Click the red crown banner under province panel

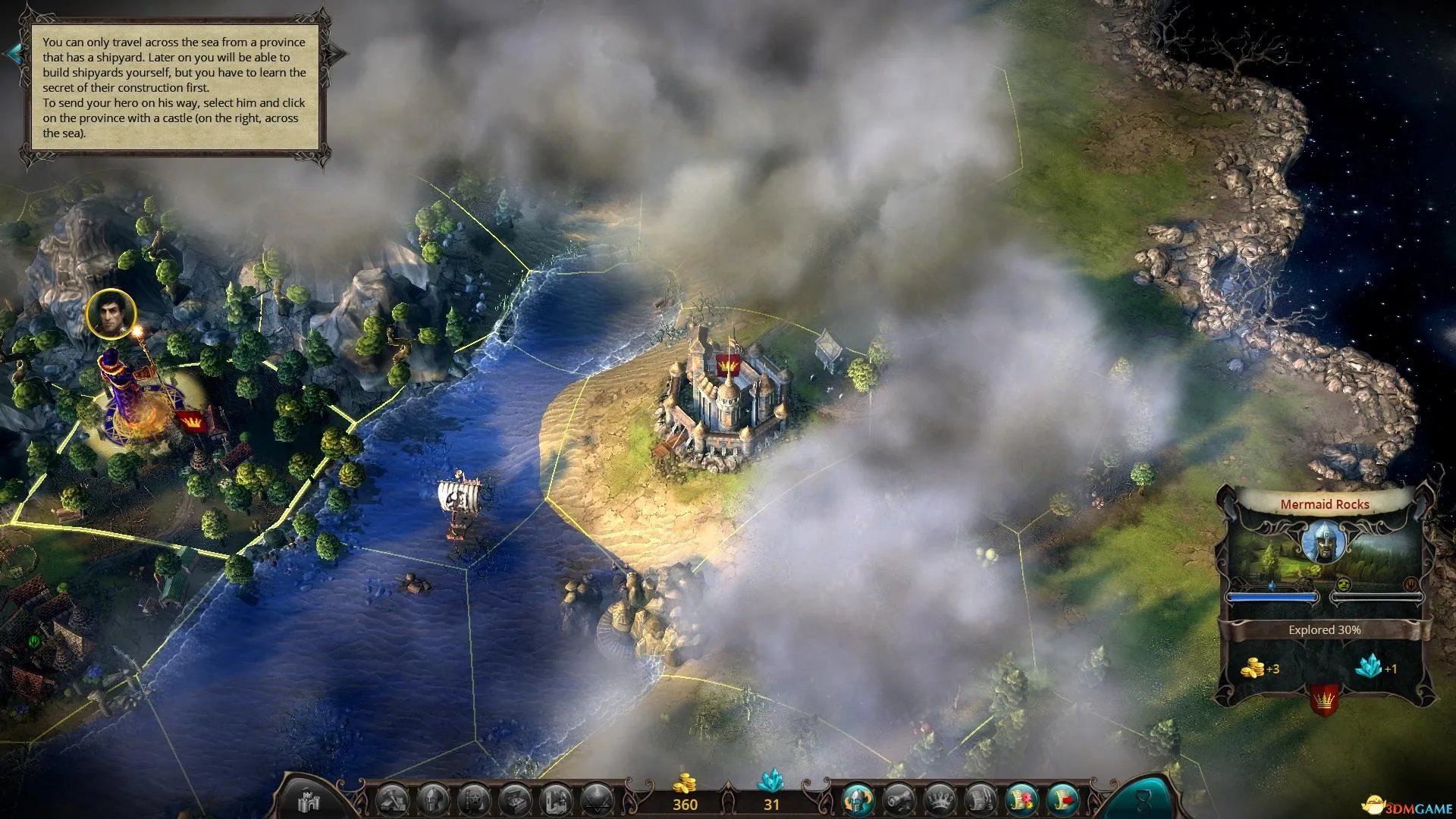pos(1324,698)
